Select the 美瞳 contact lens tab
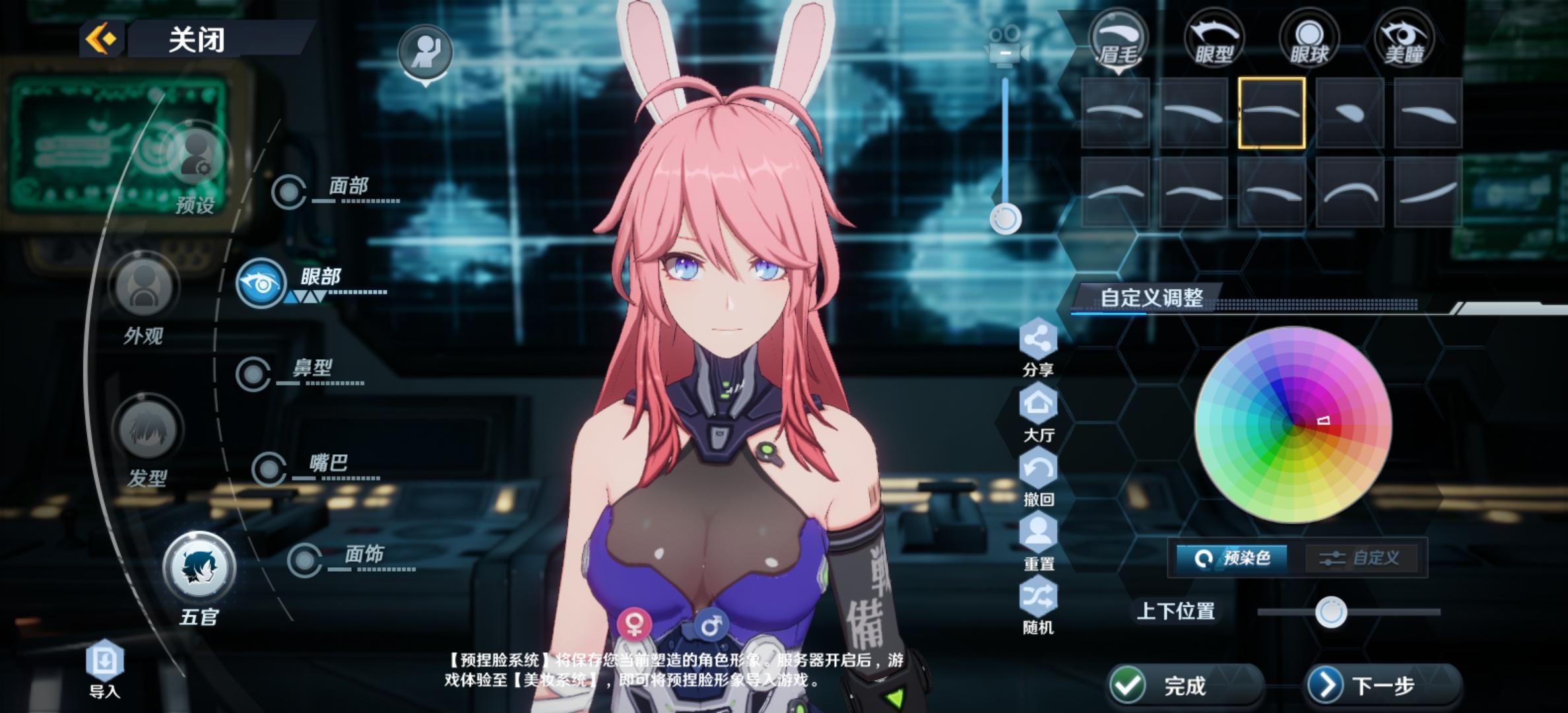 point(1404,40)
